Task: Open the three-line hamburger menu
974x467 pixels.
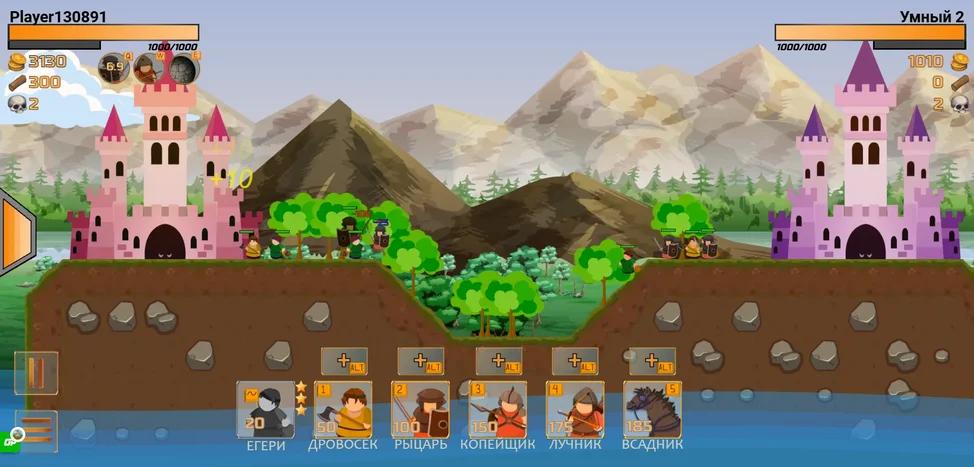Action: [x=36, y=431]
